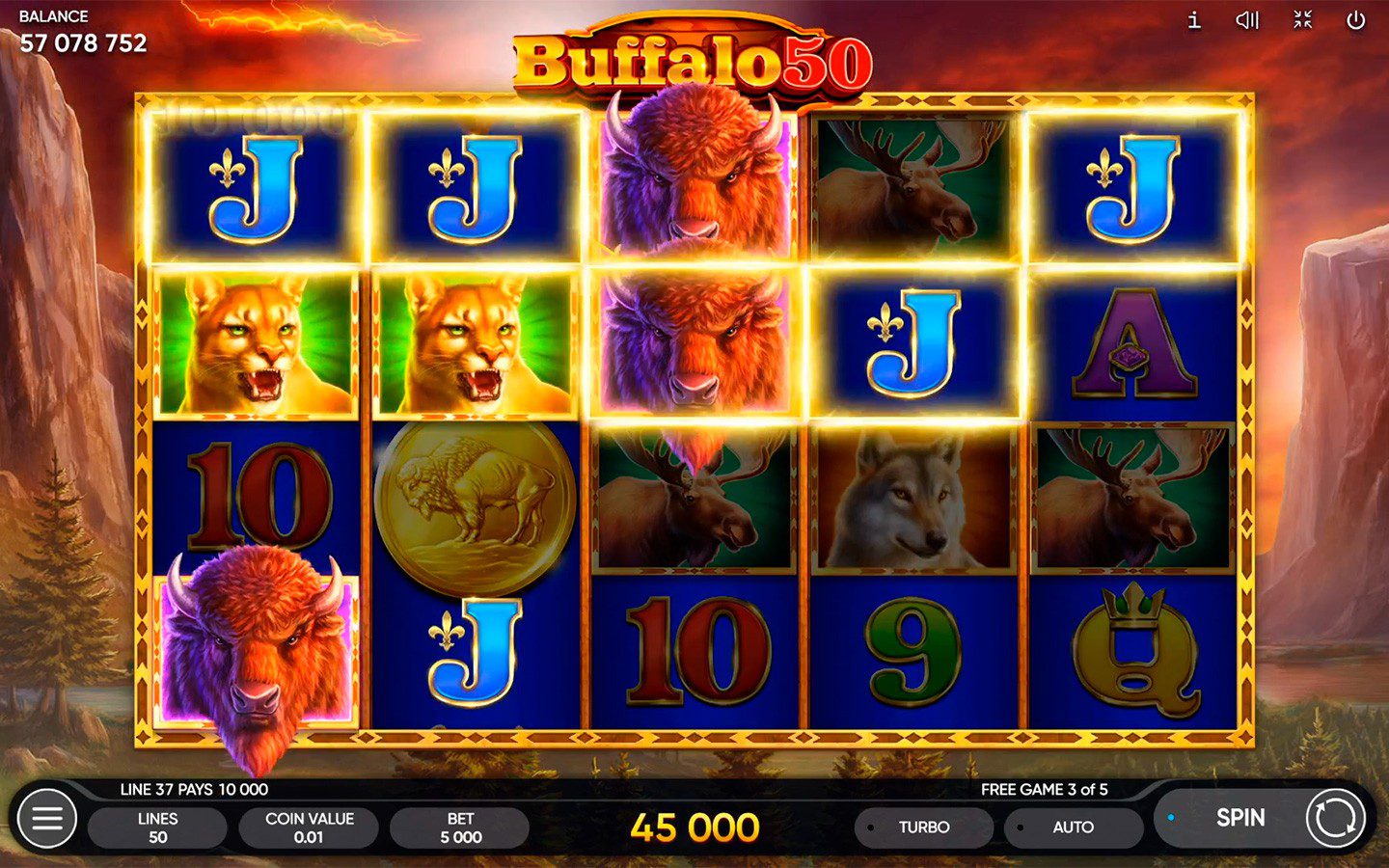Toggle fullscreen with the arrows icon

1302,20
